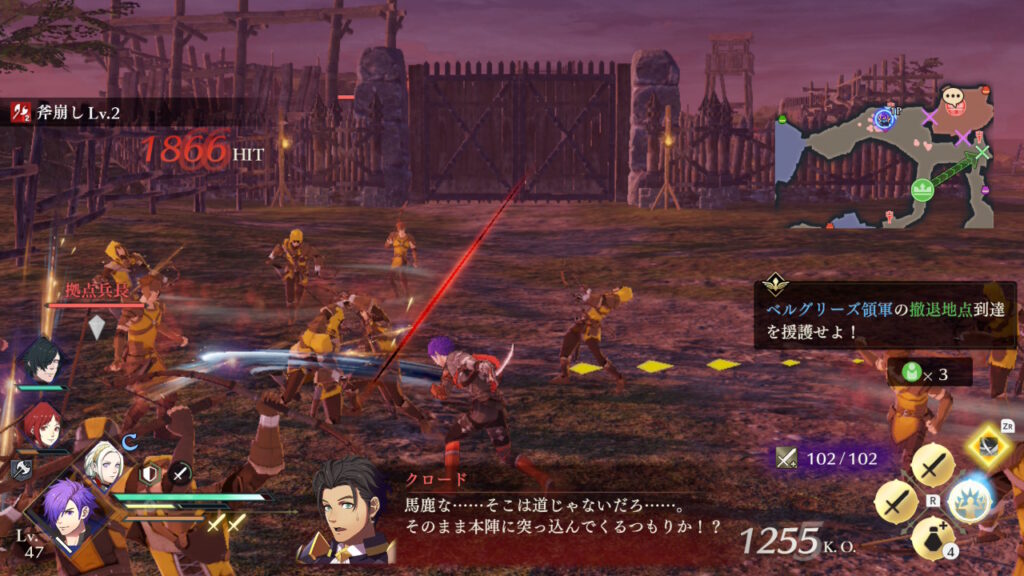Click Claude's dialogue portrait
The height and width of the screenshot is (576, 1024).
(x=345, y=508)
